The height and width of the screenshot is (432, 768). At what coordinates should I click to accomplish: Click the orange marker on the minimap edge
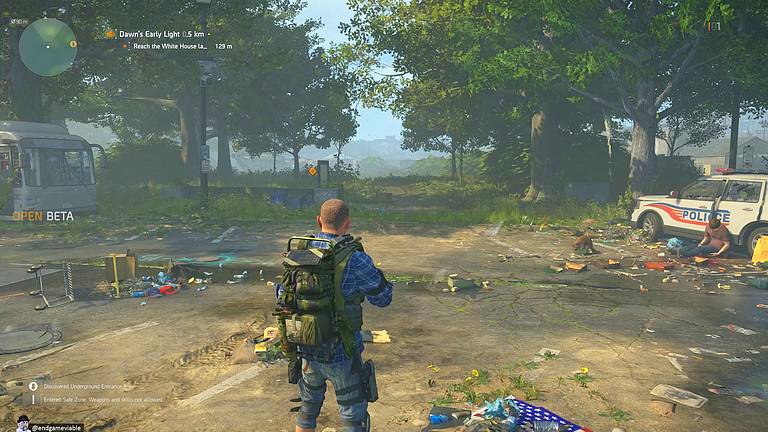(x=73, y=44)
